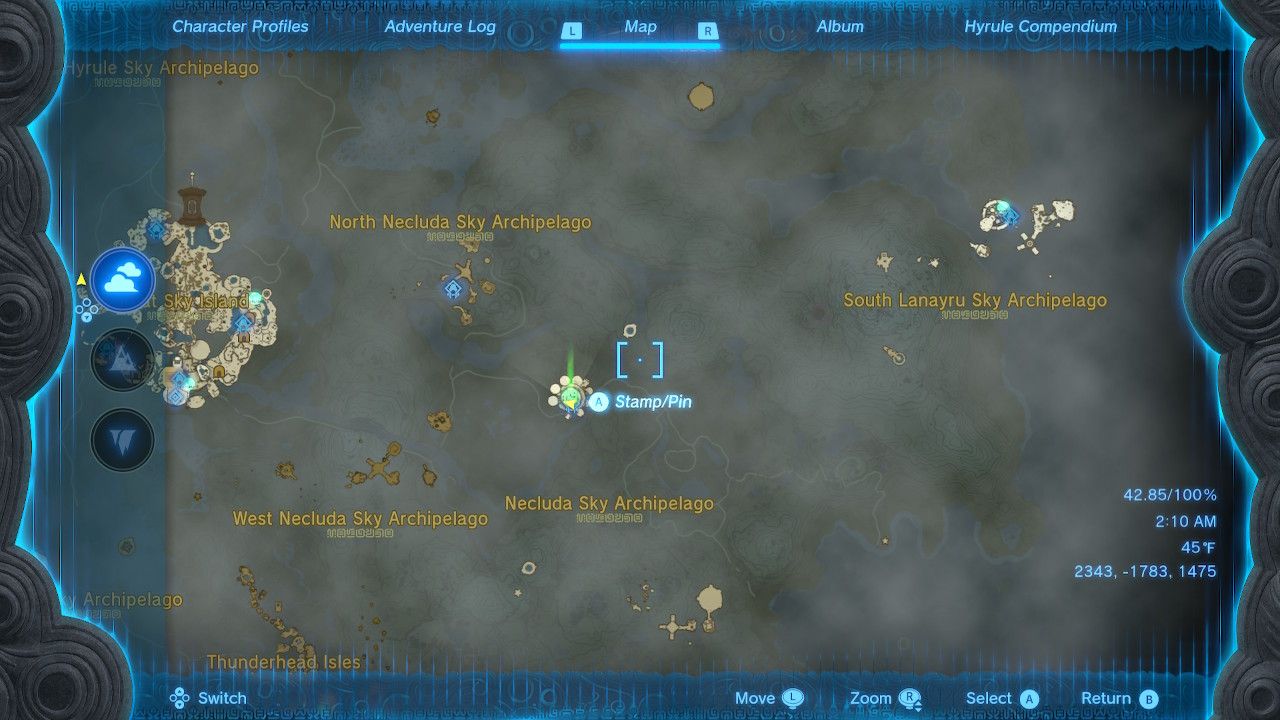Click the L shoulder button icon beside Map
This screenshot has height=720, width=1280.
point(572,31)
